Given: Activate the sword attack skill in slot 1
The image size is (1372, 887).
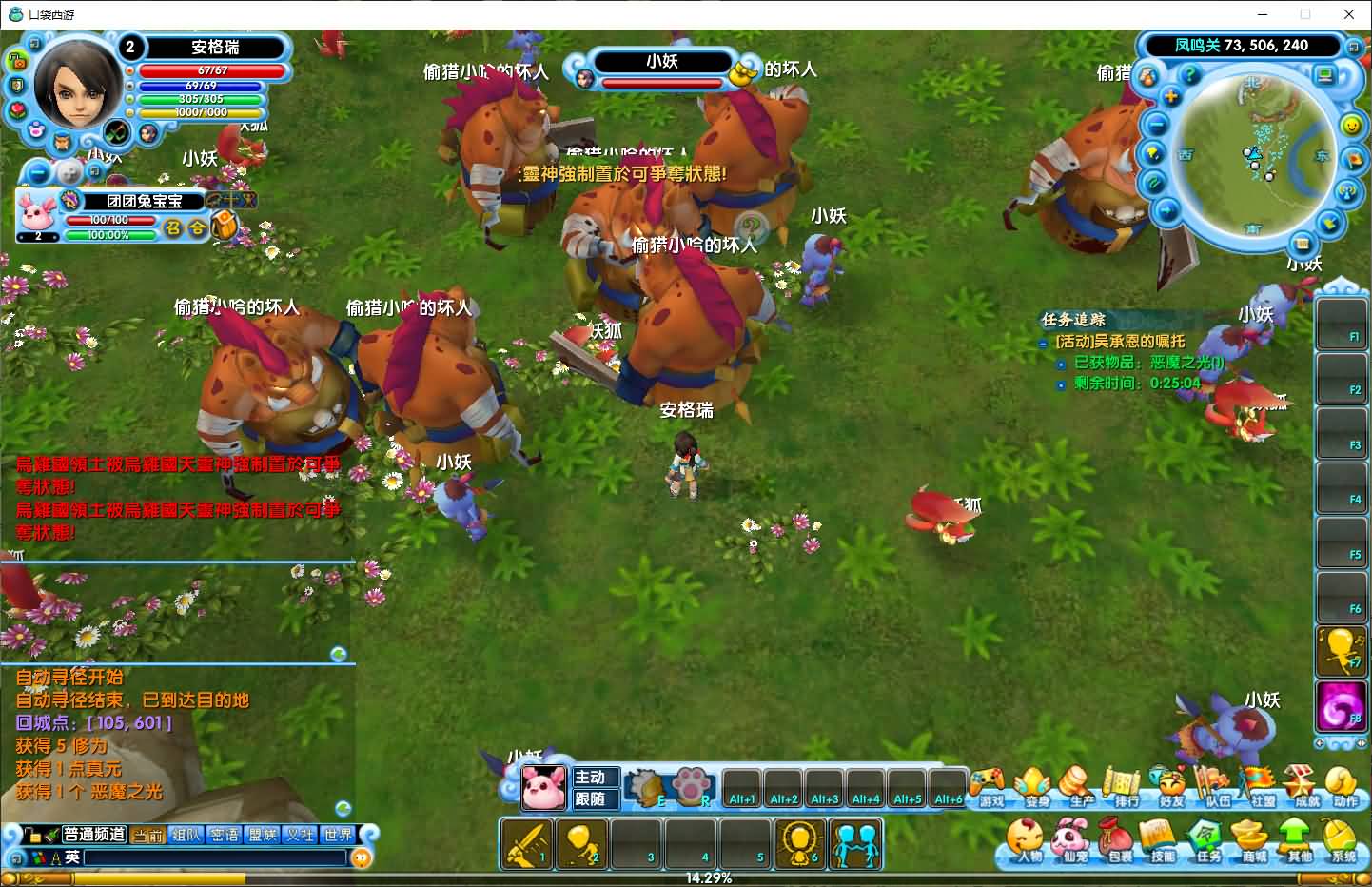Looking at the screenshot, I should click(x=526, y=843).
